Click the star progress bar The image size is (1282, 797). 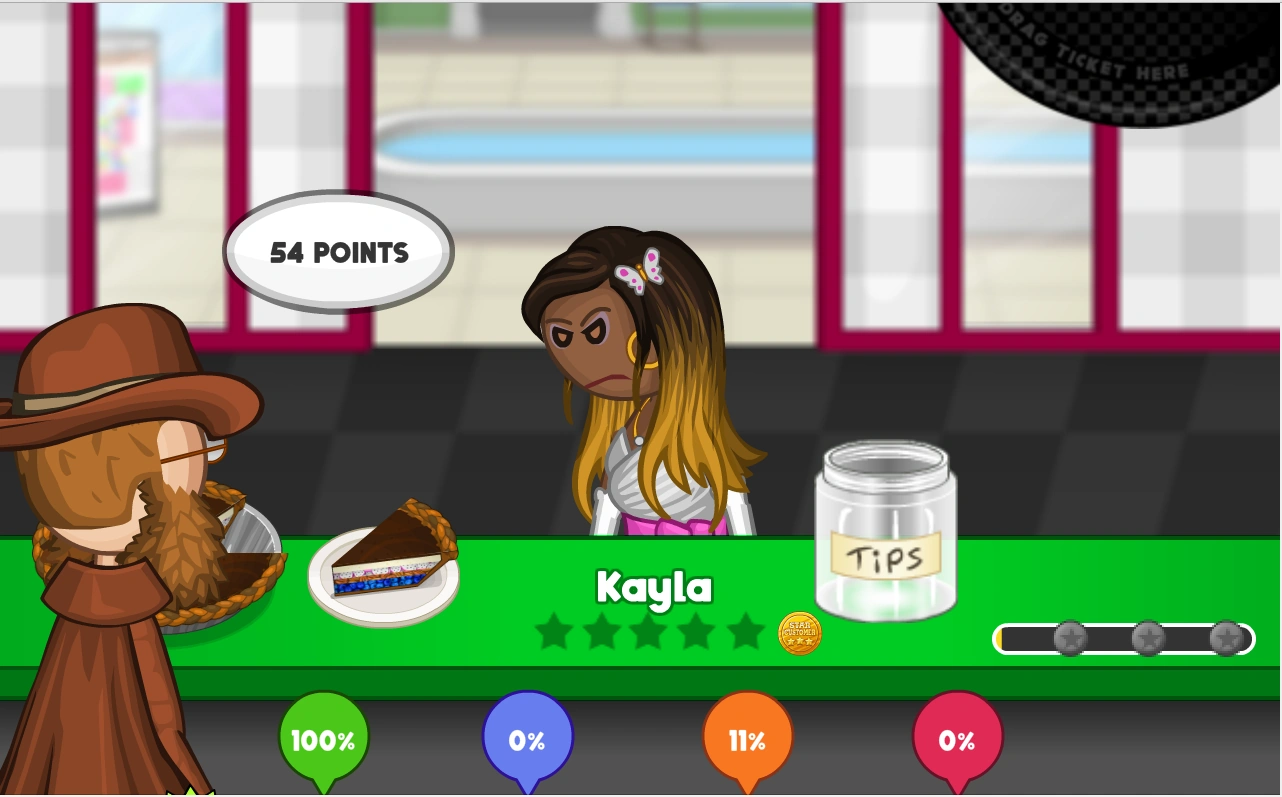(x=1122, y=638)
